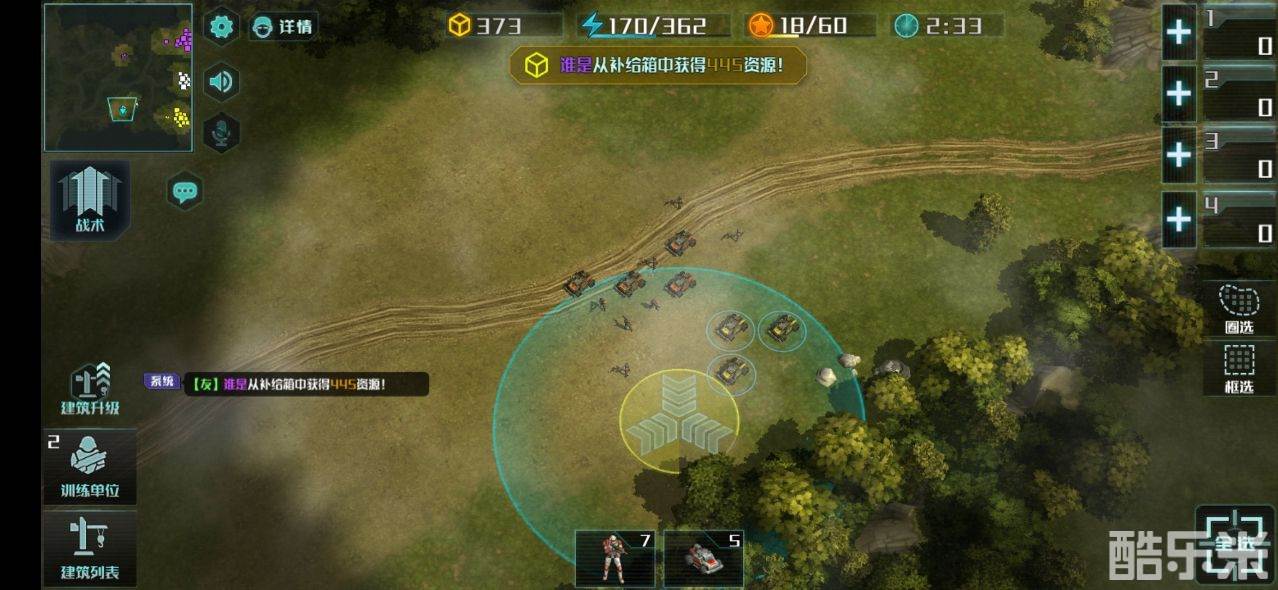The height and width of the screenshot is (590, 1278).
Task: Open 训练单位 train units menu
Action: click(90, 467)
